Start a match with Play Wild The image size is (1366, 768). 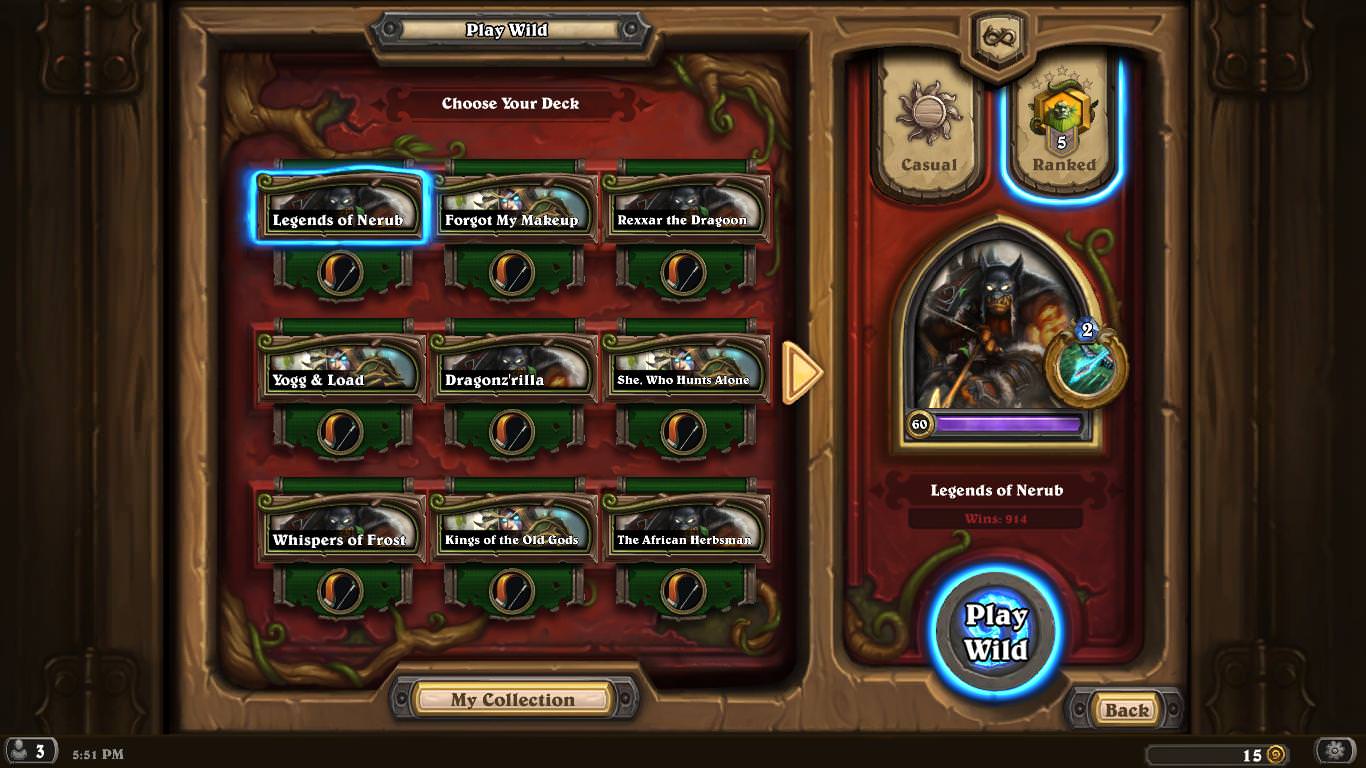[x=995, y=632]
